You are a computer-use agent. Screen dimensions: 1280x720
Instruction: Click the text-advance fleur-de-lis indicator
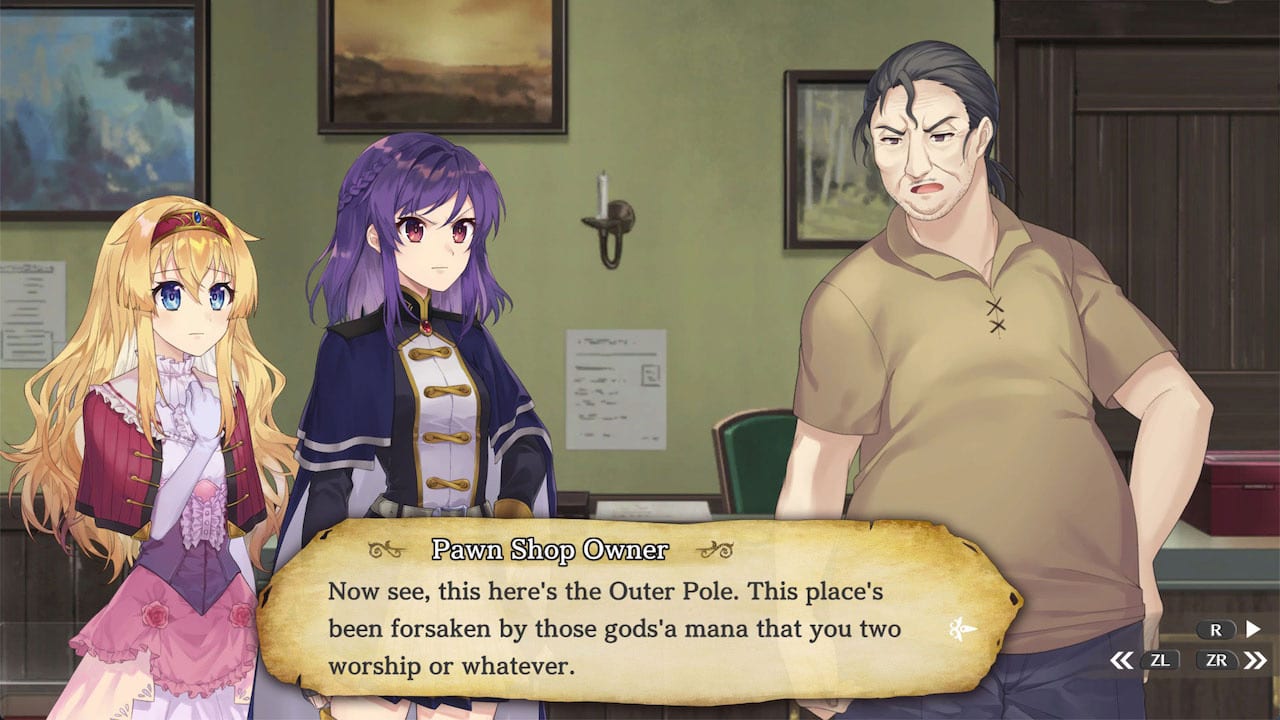(960, 630)
